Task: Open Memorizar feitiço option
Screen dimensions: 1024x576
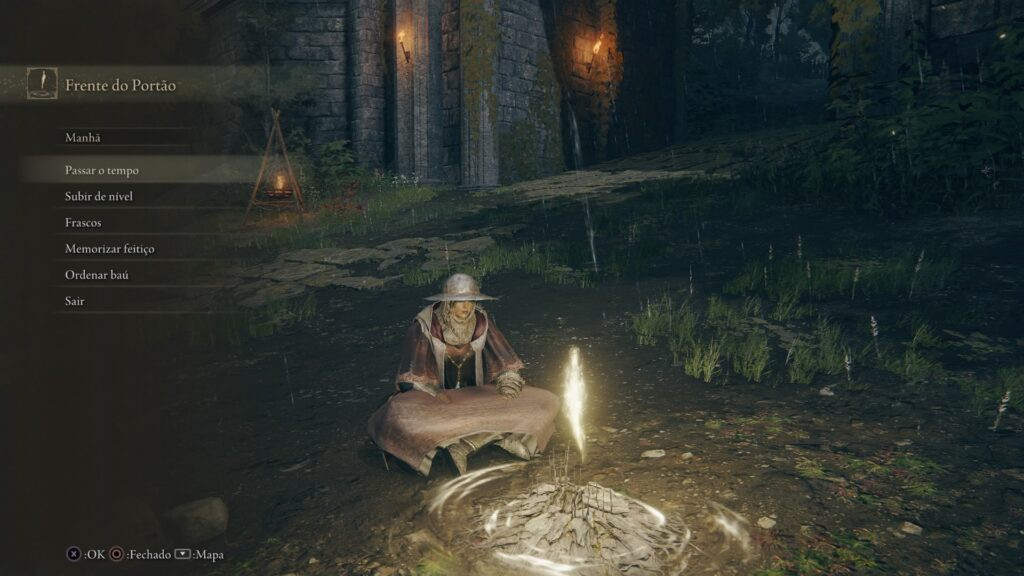Action: coord(110,248)
